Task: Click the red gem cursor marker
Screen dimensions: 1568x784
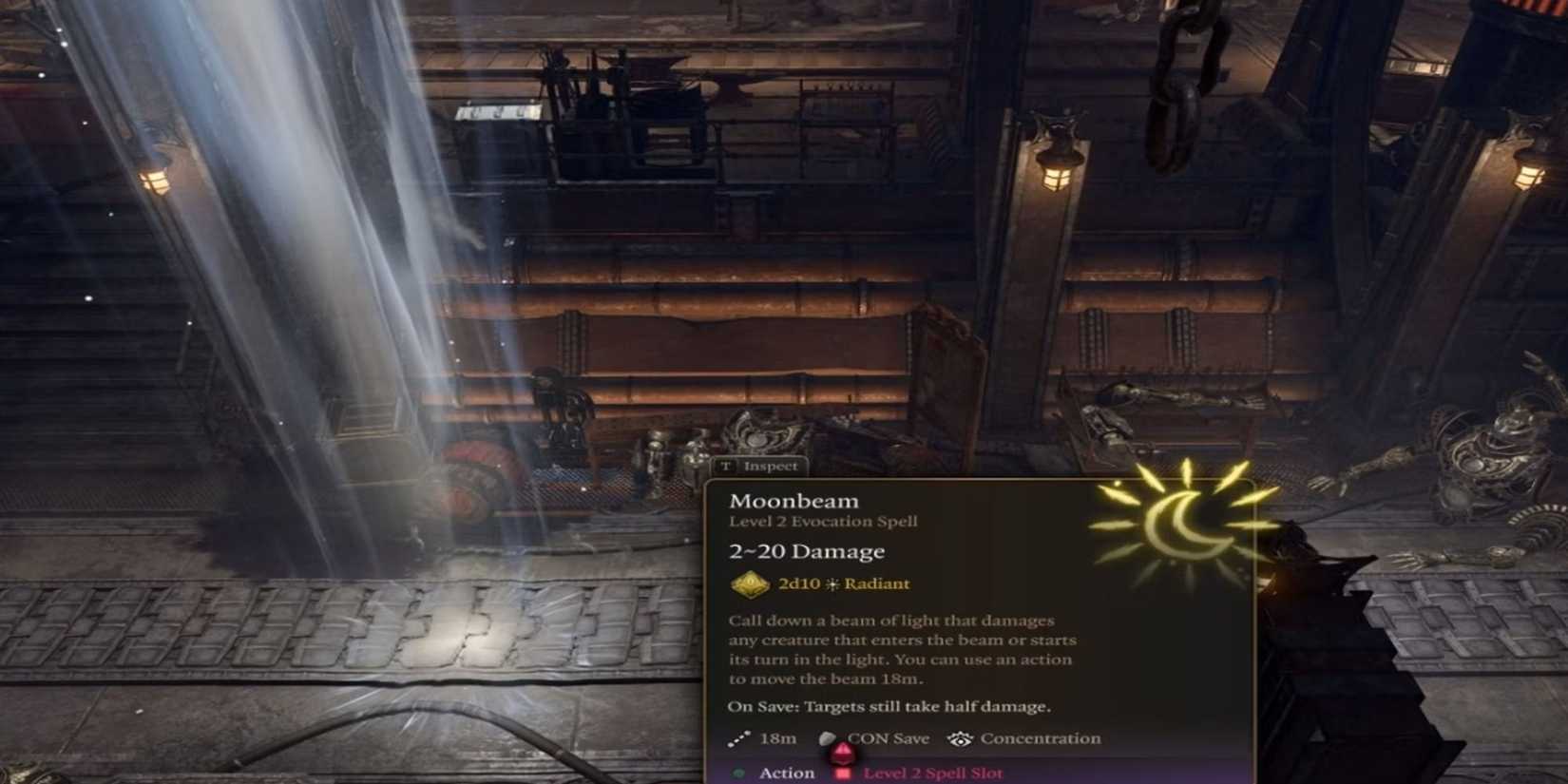Action: coord(844,755)
